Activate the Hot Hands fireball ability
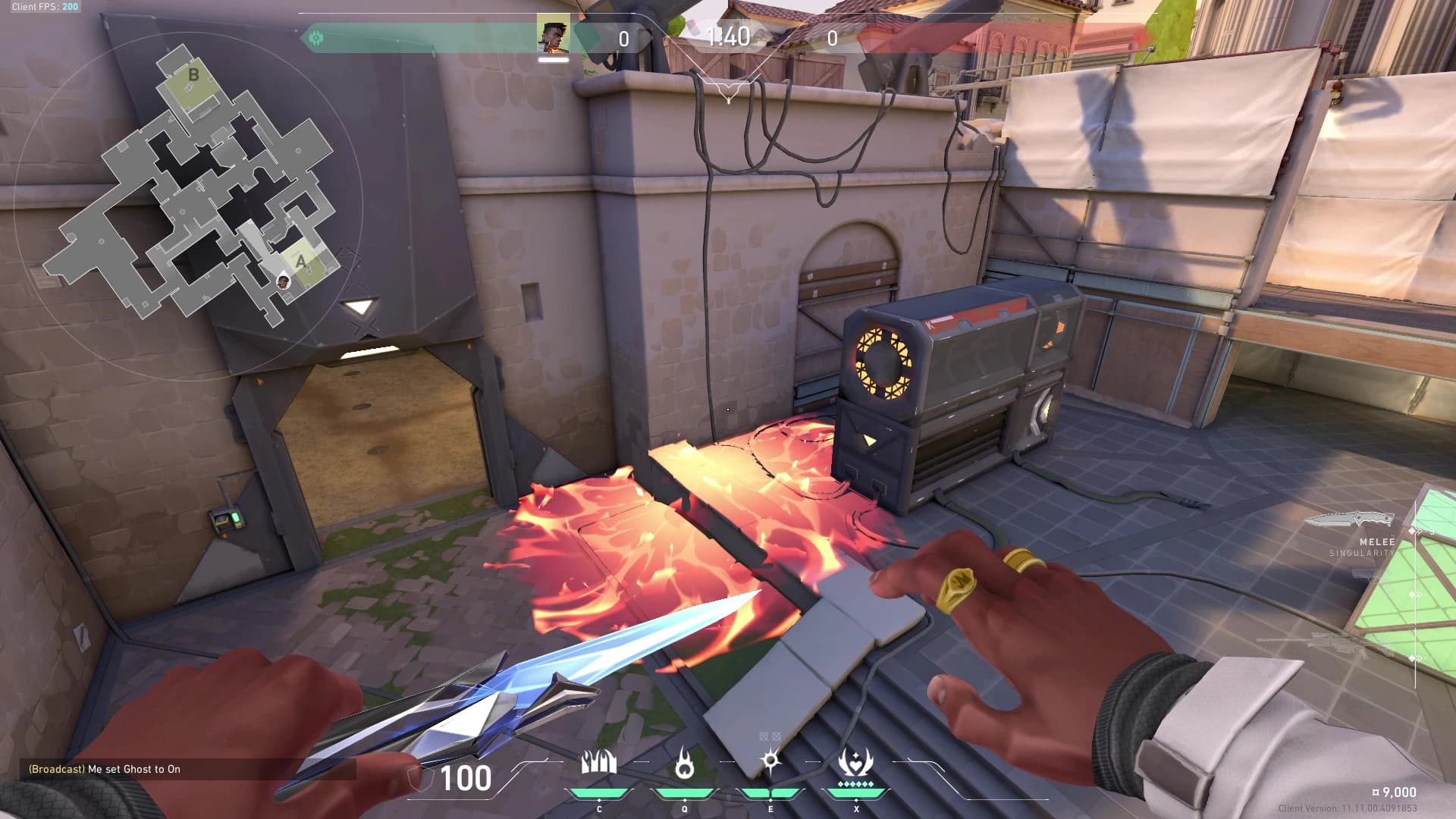The height and width of the screenshot is (819, 1456). pyautogui.click(x=685, y=764)
